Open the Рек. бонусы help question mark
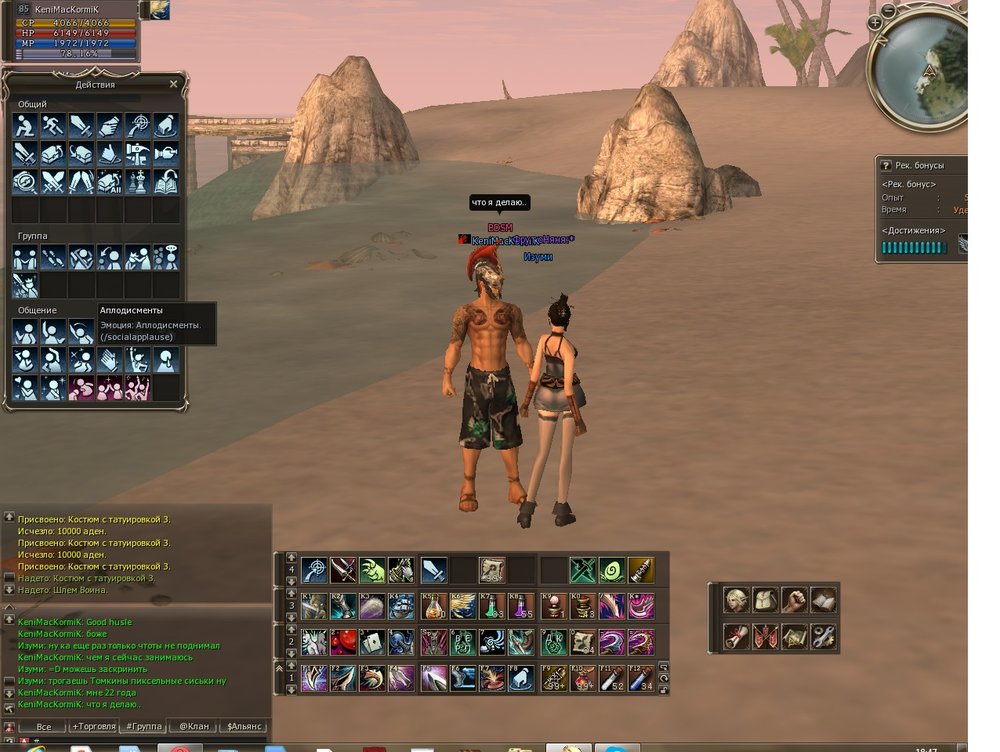The image size is (1000, 752). point(886,165)
